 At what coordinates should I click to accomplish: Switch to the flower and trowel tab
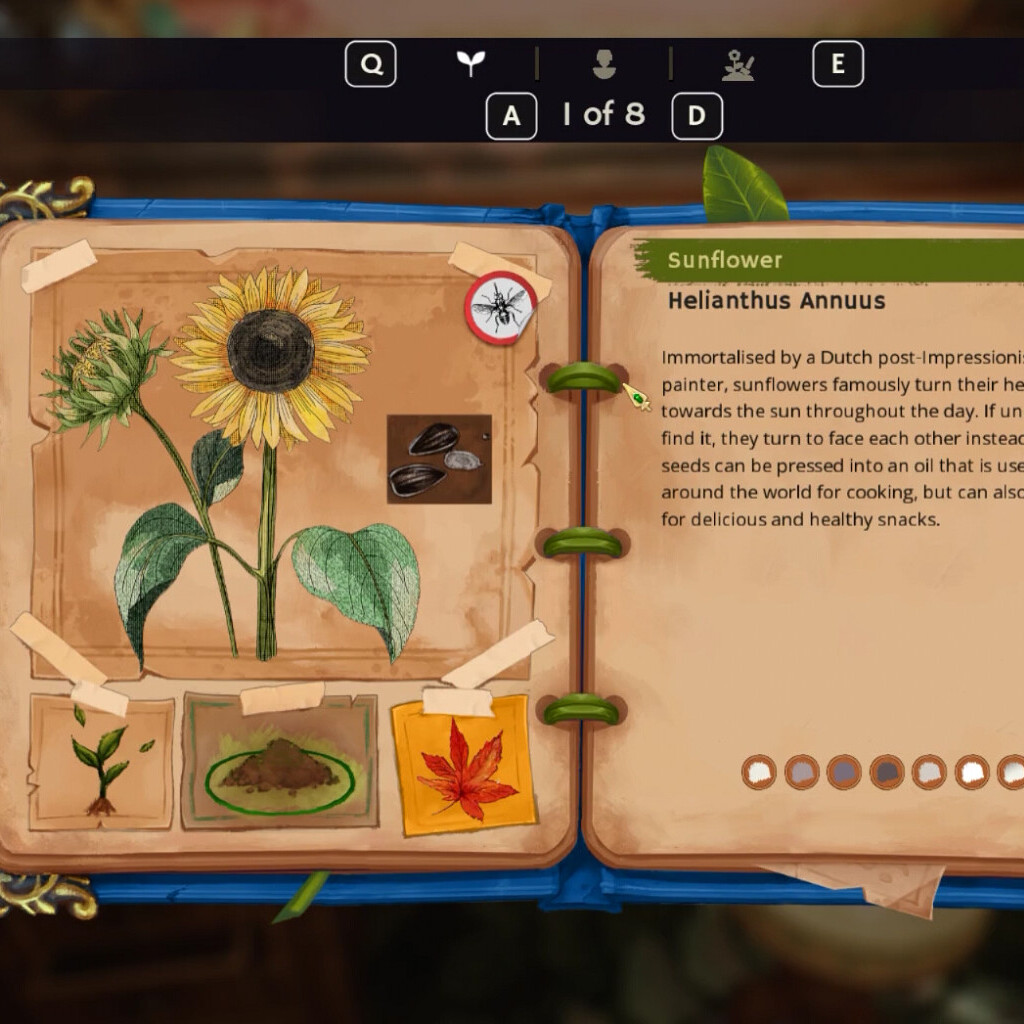[x=738, y=65]
